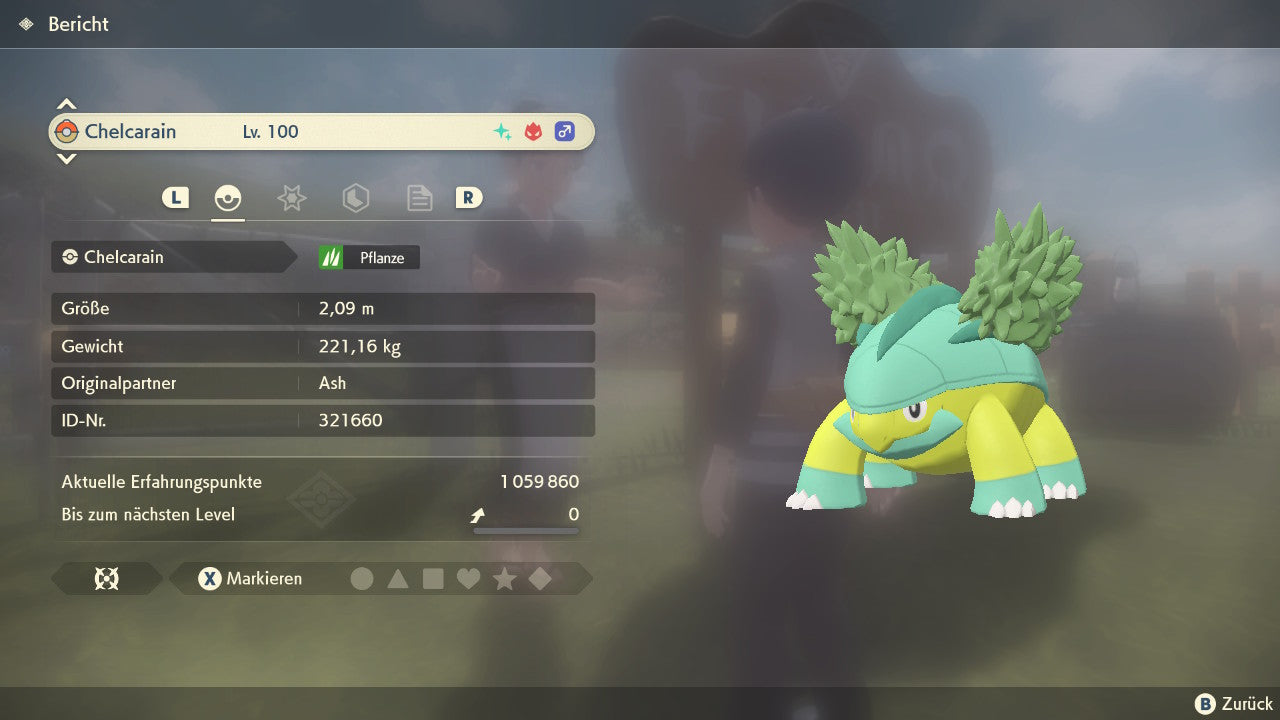This screenshot has width=1280, height=720.
Task: Toggle the heart marking
Action: point(468,579)
